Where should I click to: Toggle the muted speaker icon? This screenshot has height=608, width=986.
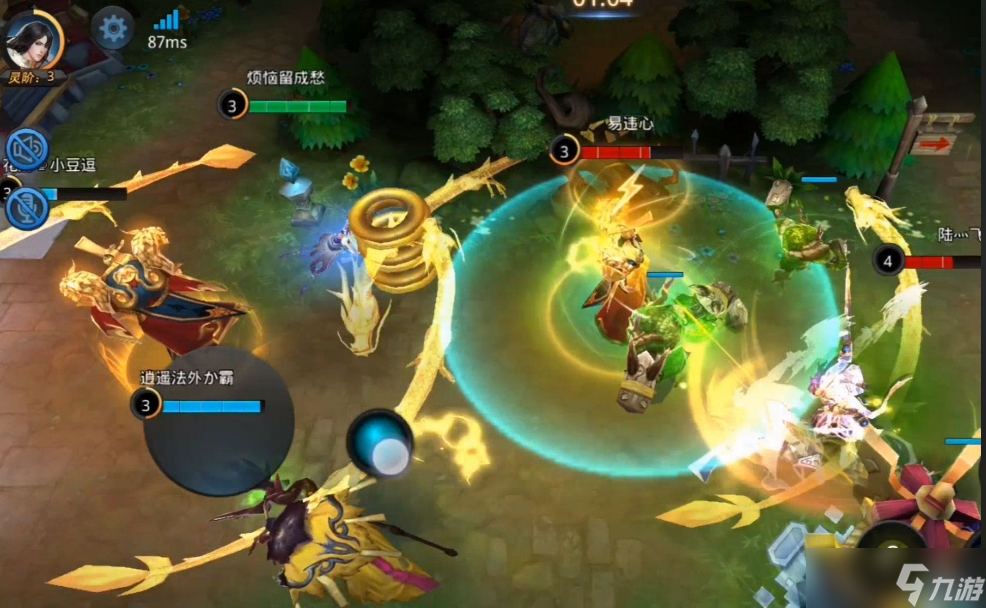click(26, 150)
